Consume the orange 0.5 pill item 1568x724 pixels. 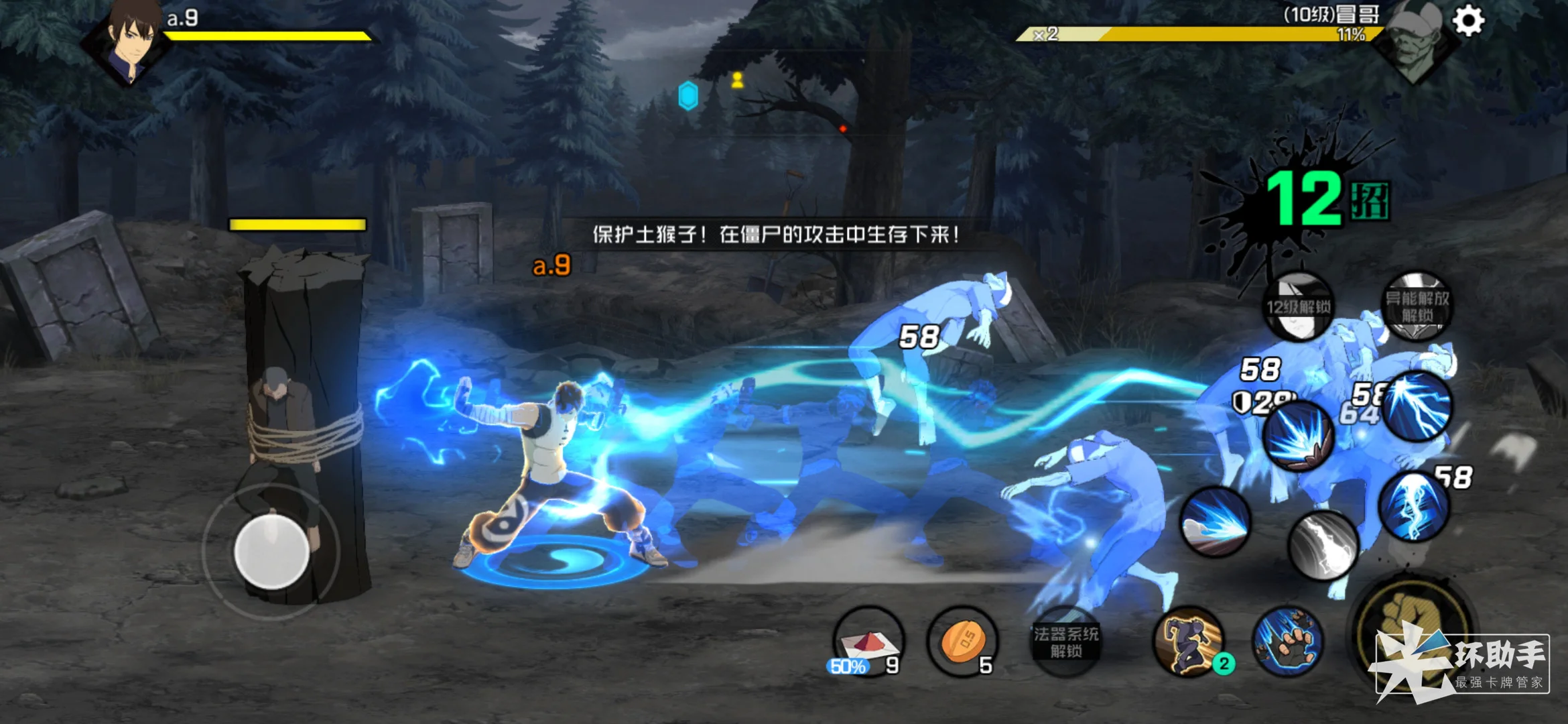click(x=962, y=641)
